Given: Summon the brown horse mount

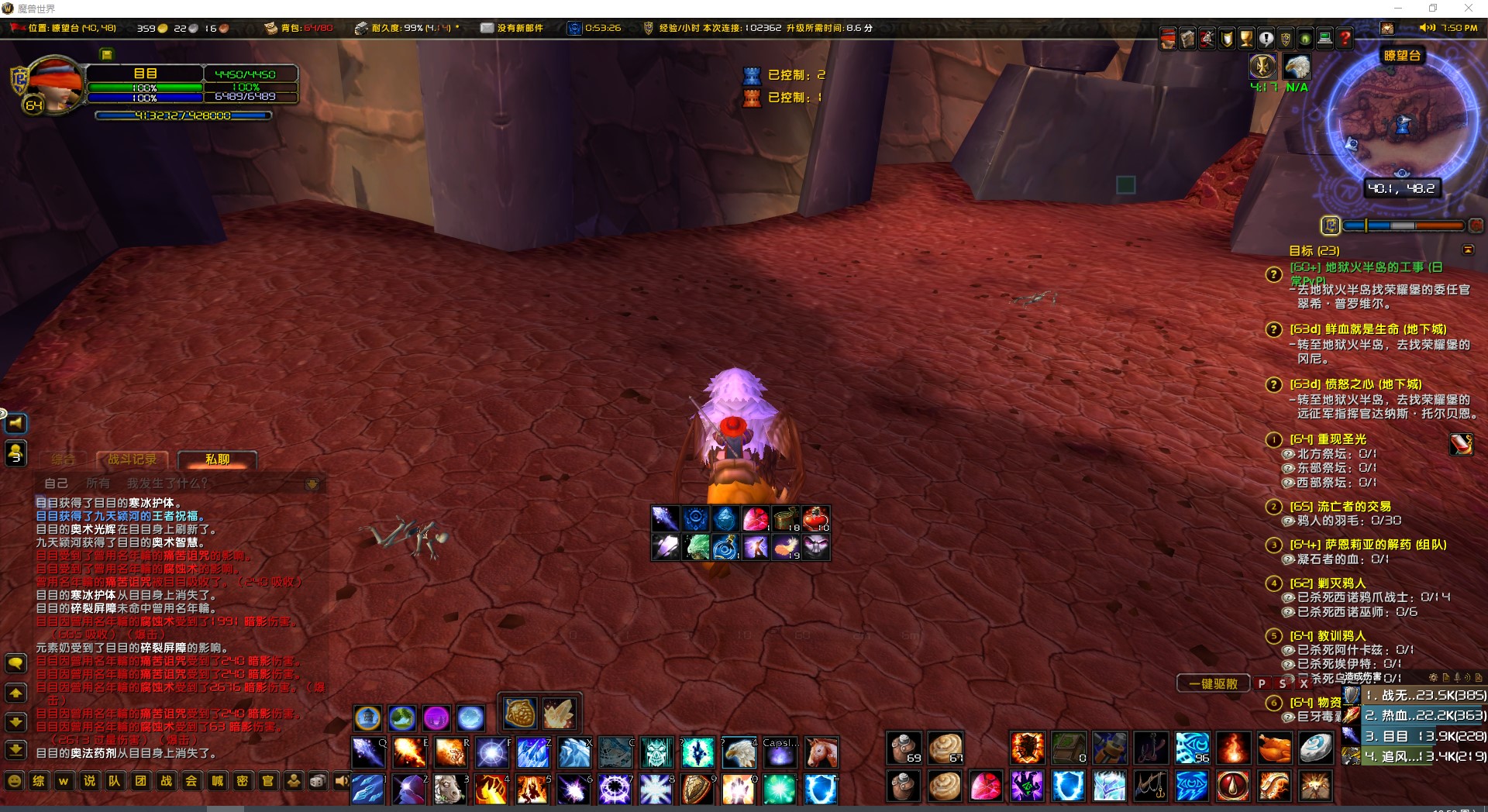Looking at the screenshot, I should pyautogui.click(x=821, y=752).
